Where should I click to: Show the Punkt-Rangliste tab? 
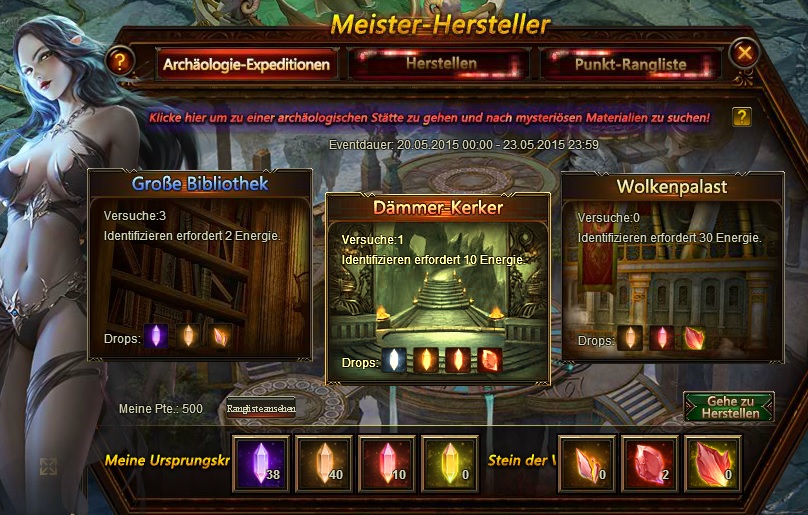(629, 64)
